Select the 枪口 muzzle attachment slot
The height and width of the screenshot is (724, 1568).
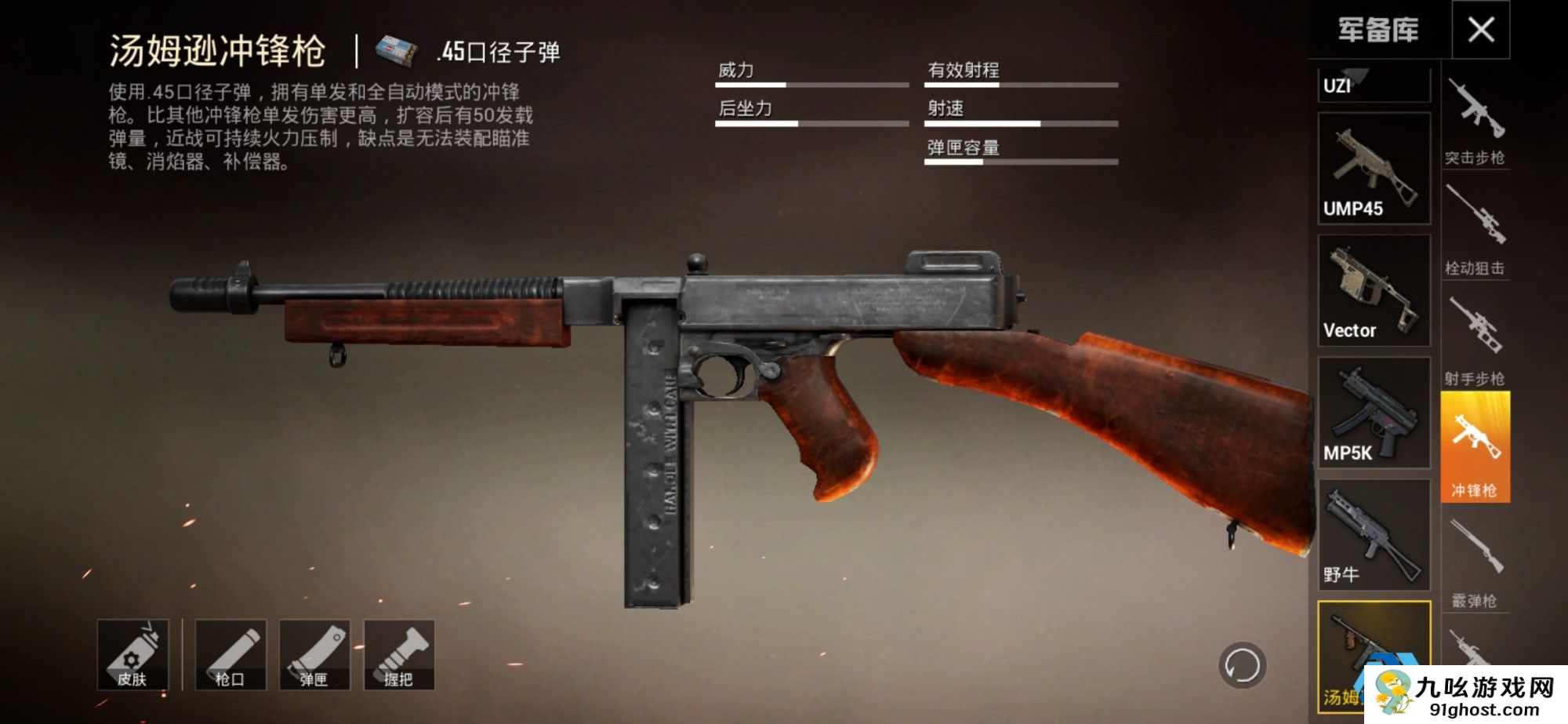(230, 655)
